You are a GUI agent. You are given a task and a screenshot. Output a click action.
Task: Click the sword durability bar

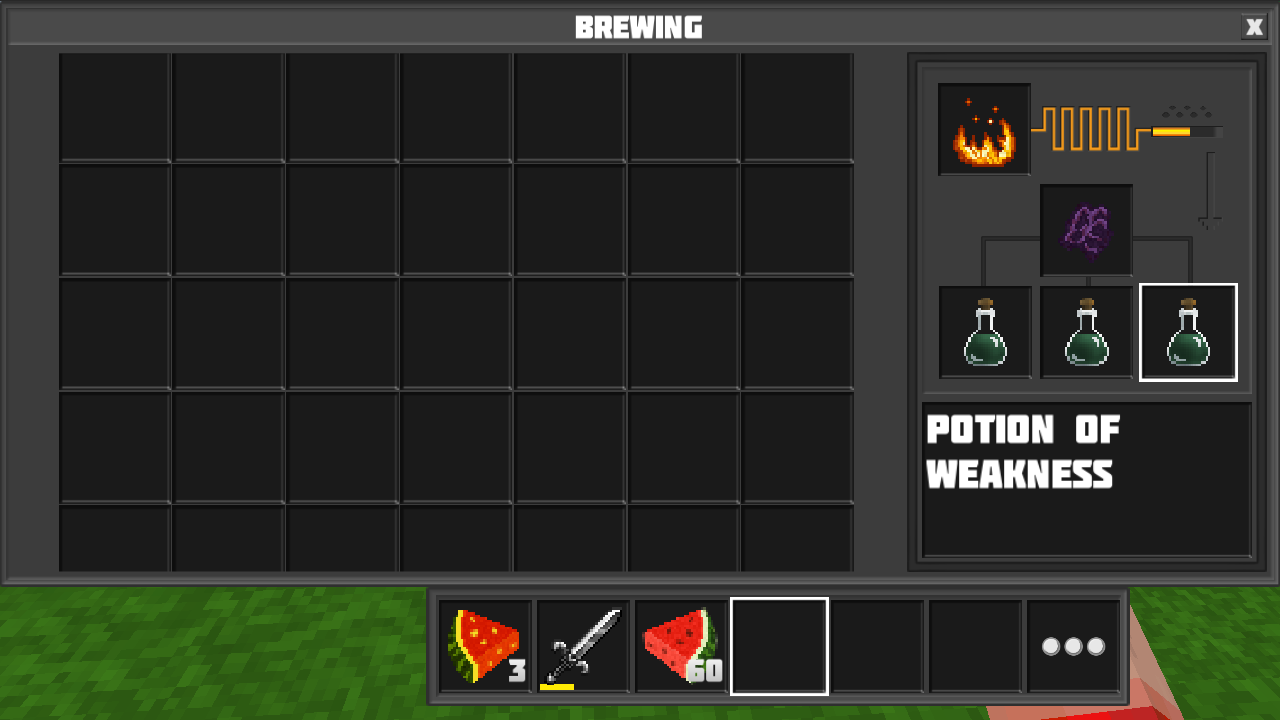[557, 686]
